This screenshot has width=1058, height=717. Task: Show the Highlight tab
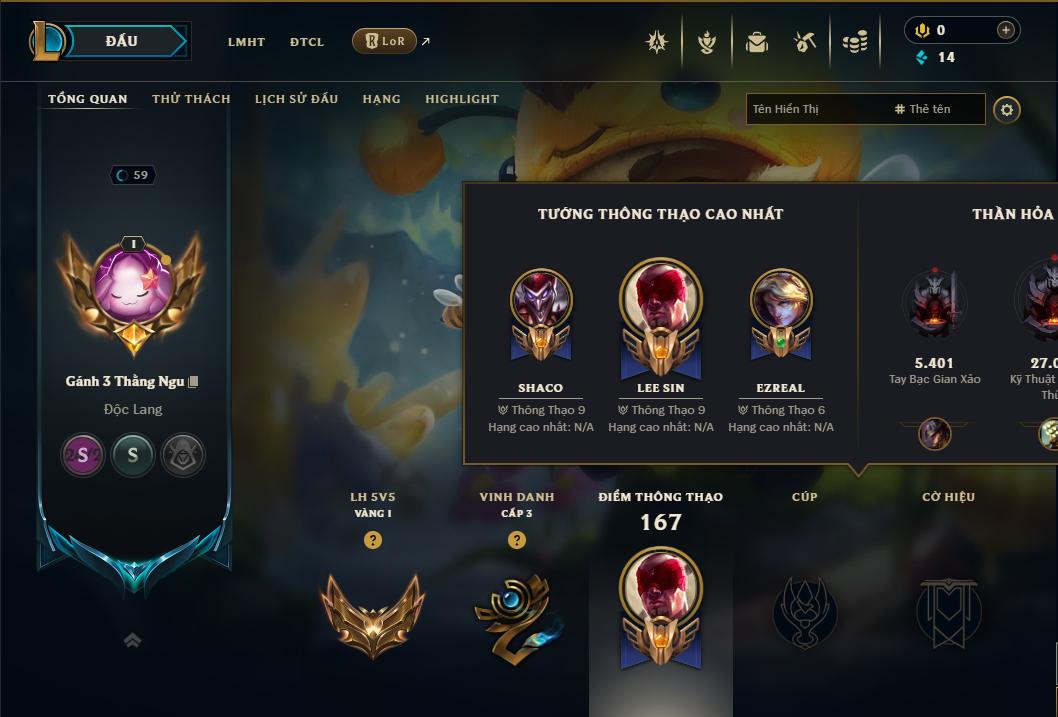tap(462, 99)
